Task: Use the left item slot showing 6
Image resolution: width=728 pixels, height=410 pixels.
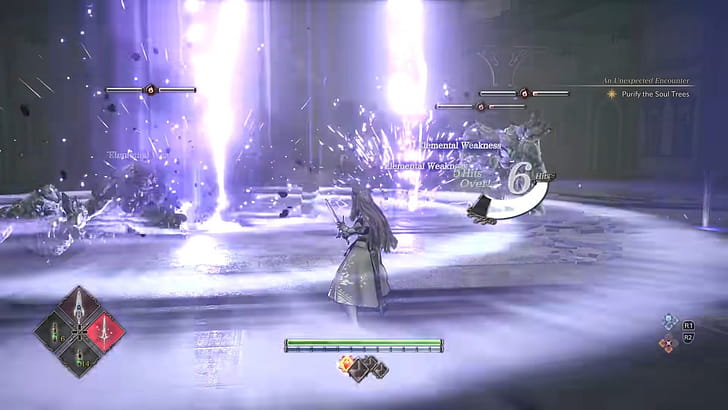Action: 56,332
